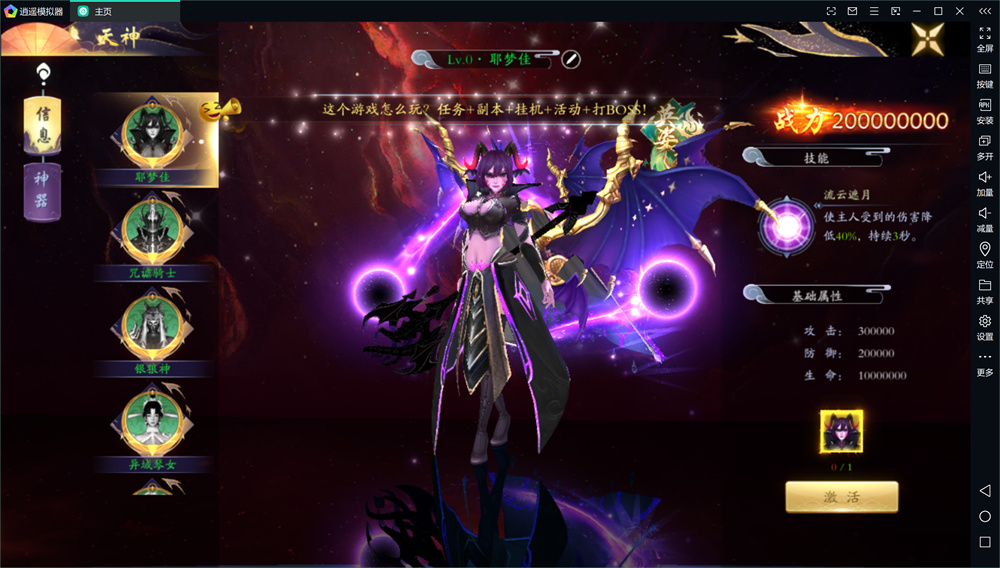Click the 激活 activate button
Image resolution: width=1000 pixels, height=568 pixels.
coord(841,497)
